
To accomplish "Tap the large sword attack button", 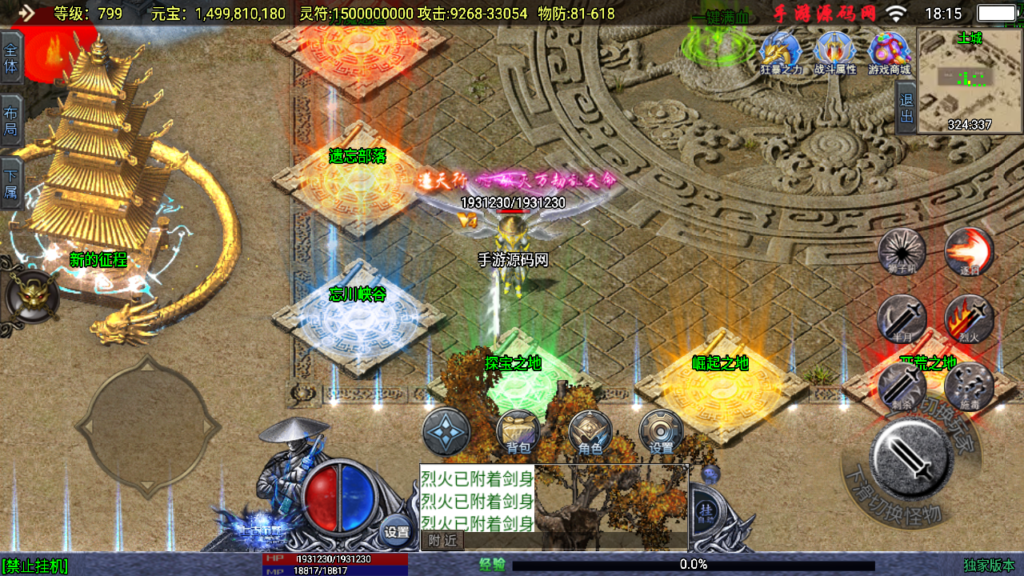I will tap(911, 458).
